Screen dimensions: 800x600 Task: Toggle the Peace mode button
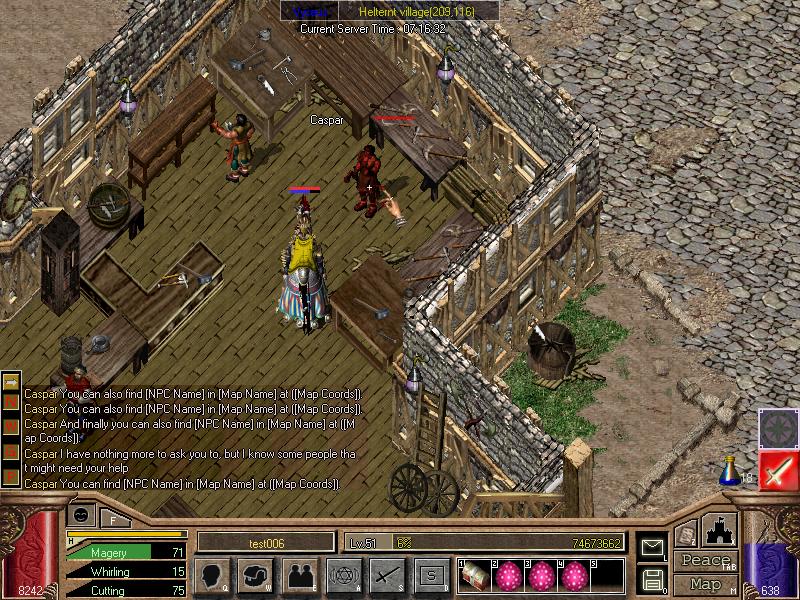point(706,561)
